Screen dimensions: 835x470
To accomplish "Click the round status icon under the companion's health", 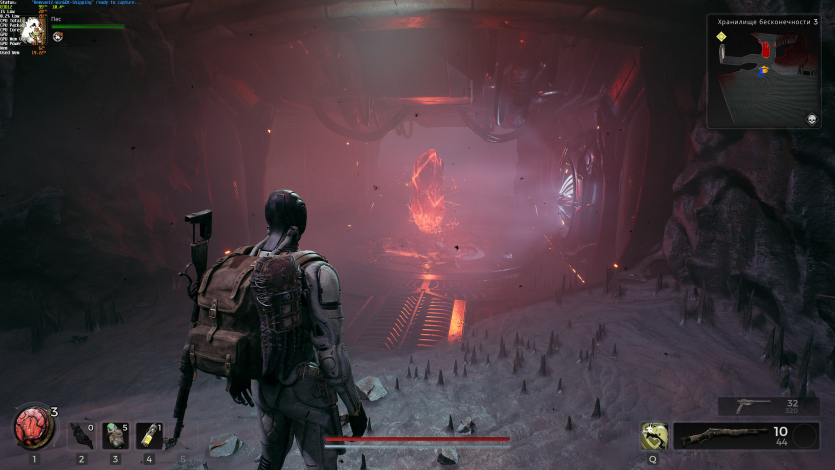I will click(58, 37).
